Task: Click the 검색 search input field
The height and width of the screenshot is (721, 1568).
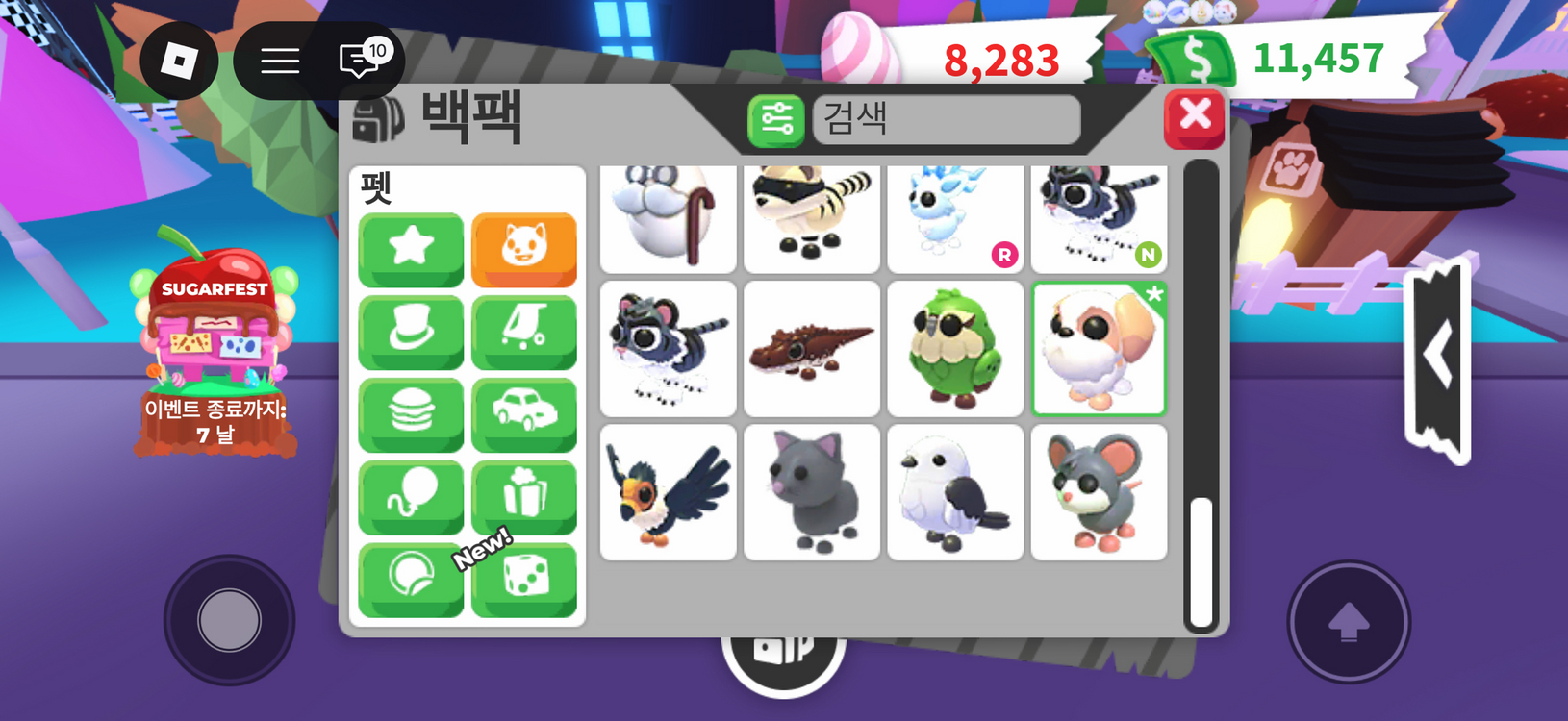Action: (x=946, y=120)
